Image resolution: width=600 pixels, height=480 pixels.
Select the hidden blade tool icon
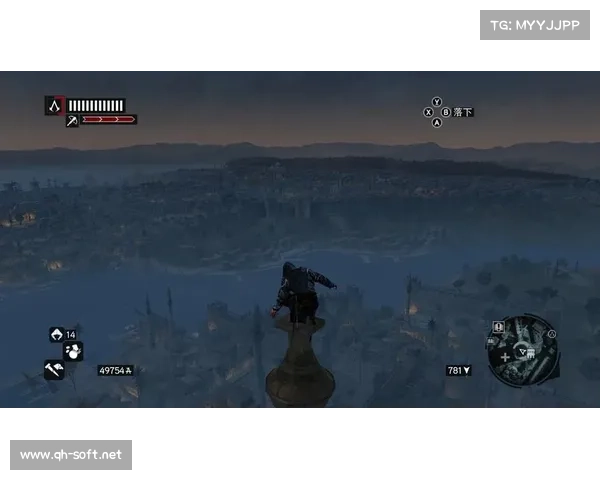pos(53,369)
